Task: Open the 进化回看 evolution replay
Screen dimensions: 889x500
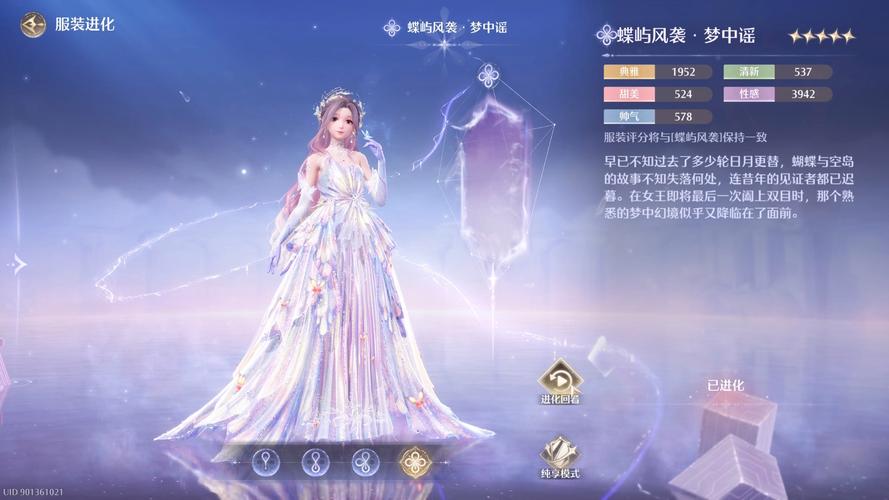Action: coord(561,380)
